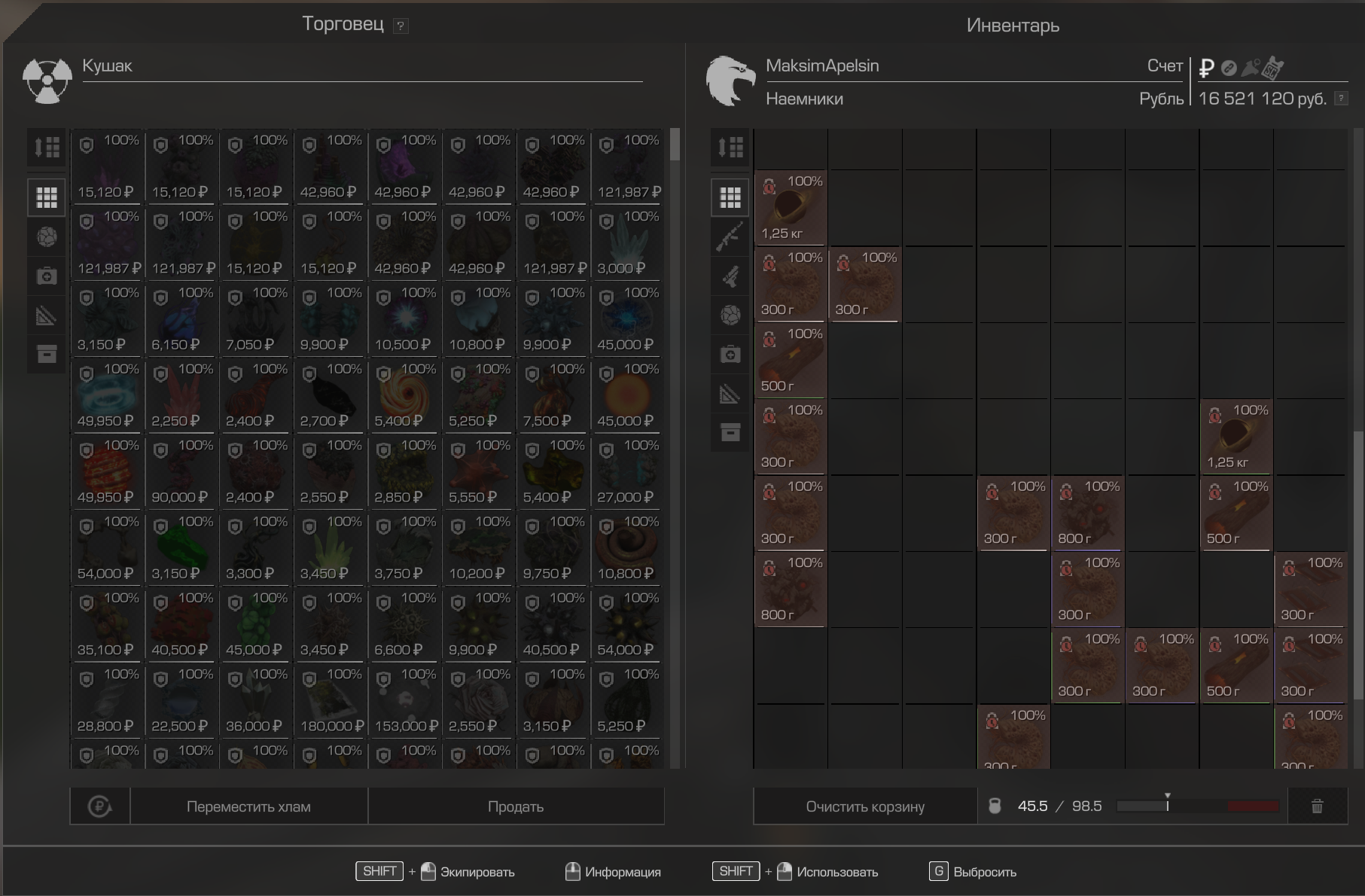Choose the trader item priced 153,000 ₽
Screen dimensions: 1365x896
tap(405, 702)
